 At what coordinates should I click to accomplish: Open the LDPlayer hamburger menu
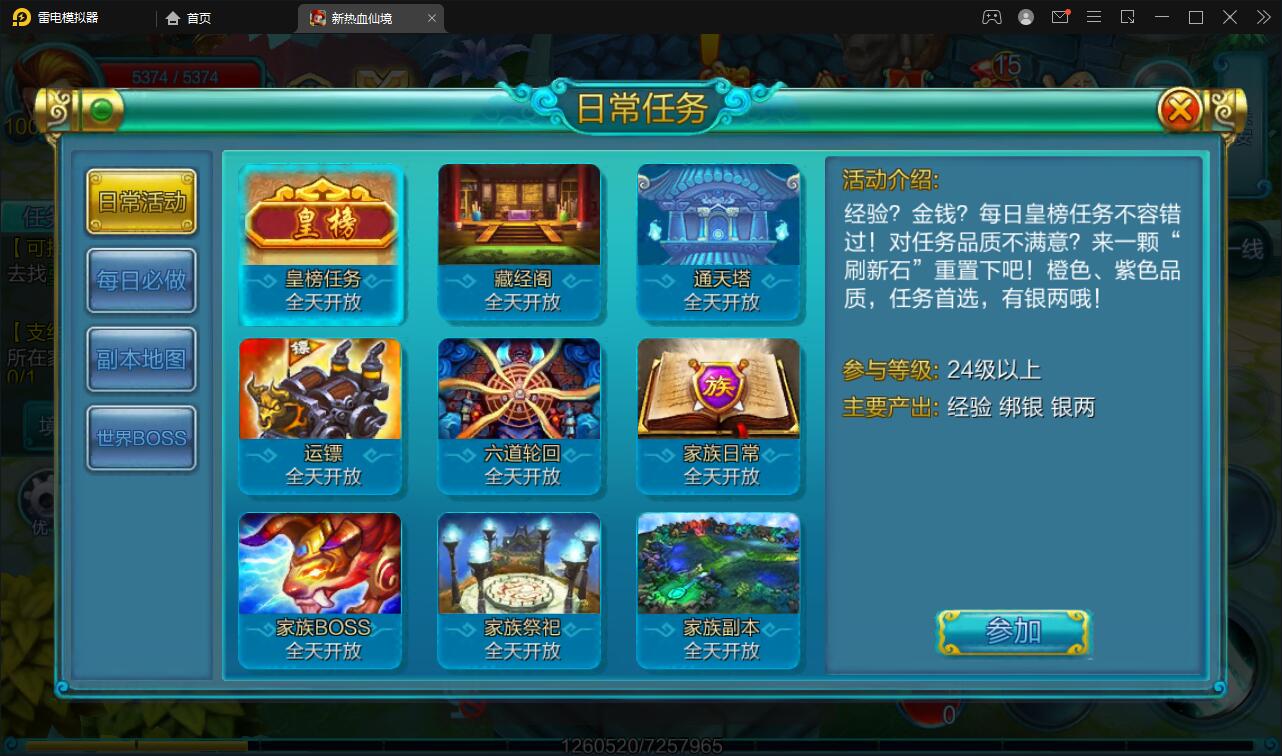tap(1094, 17)
